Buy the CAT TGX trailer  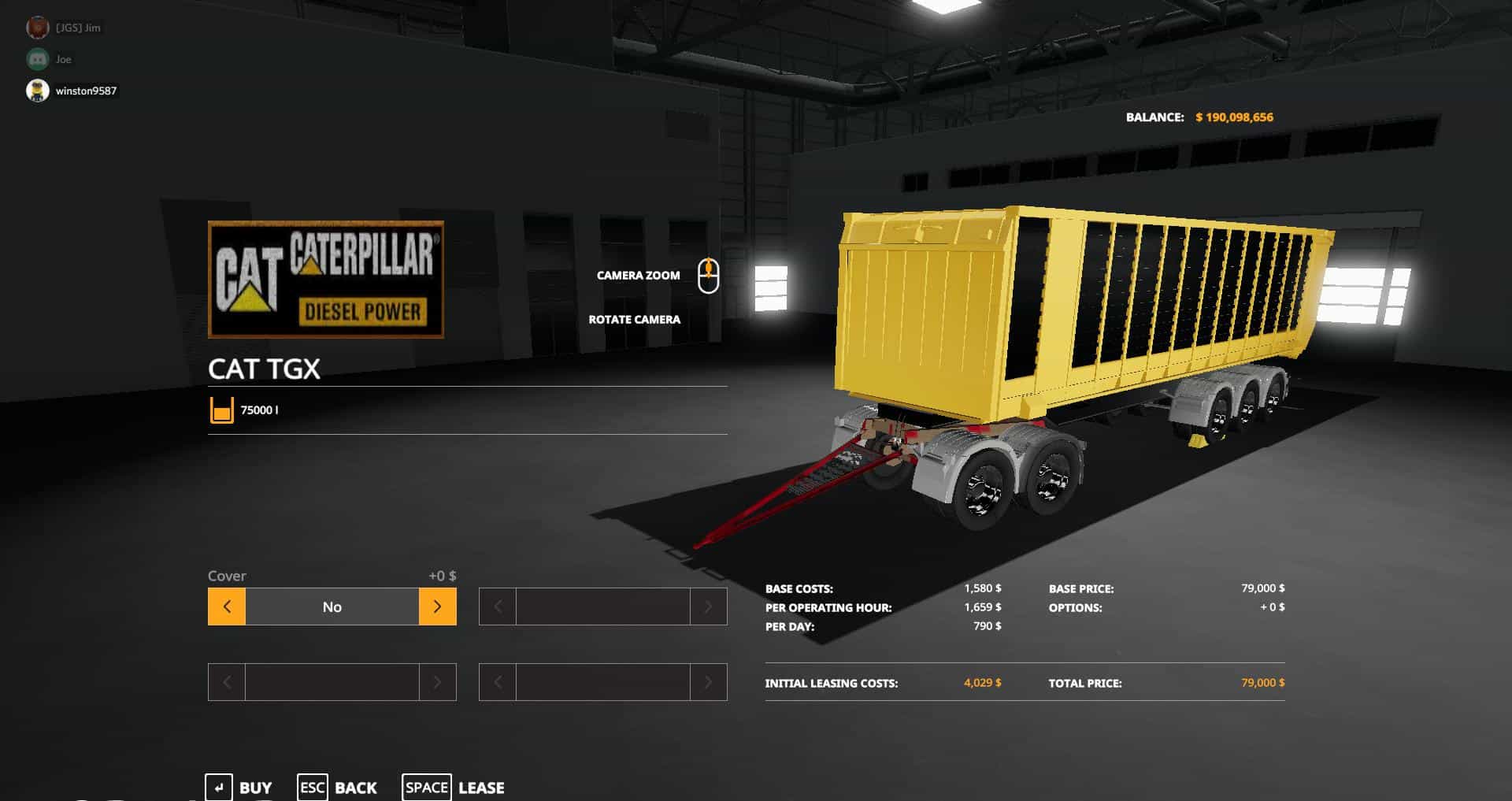[x=239, y=787]
